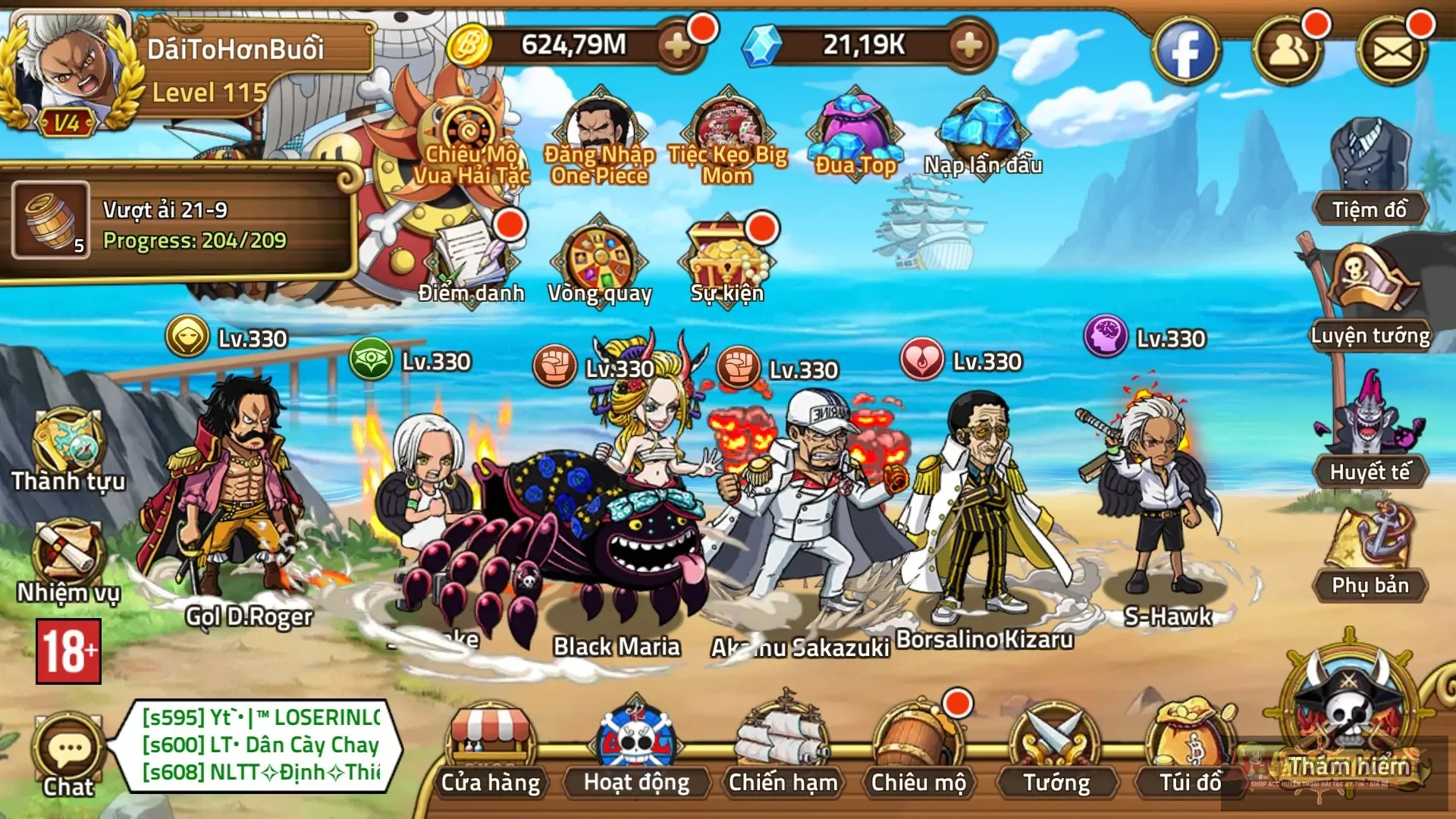Add more gold coins with plus button

point(676,45)
